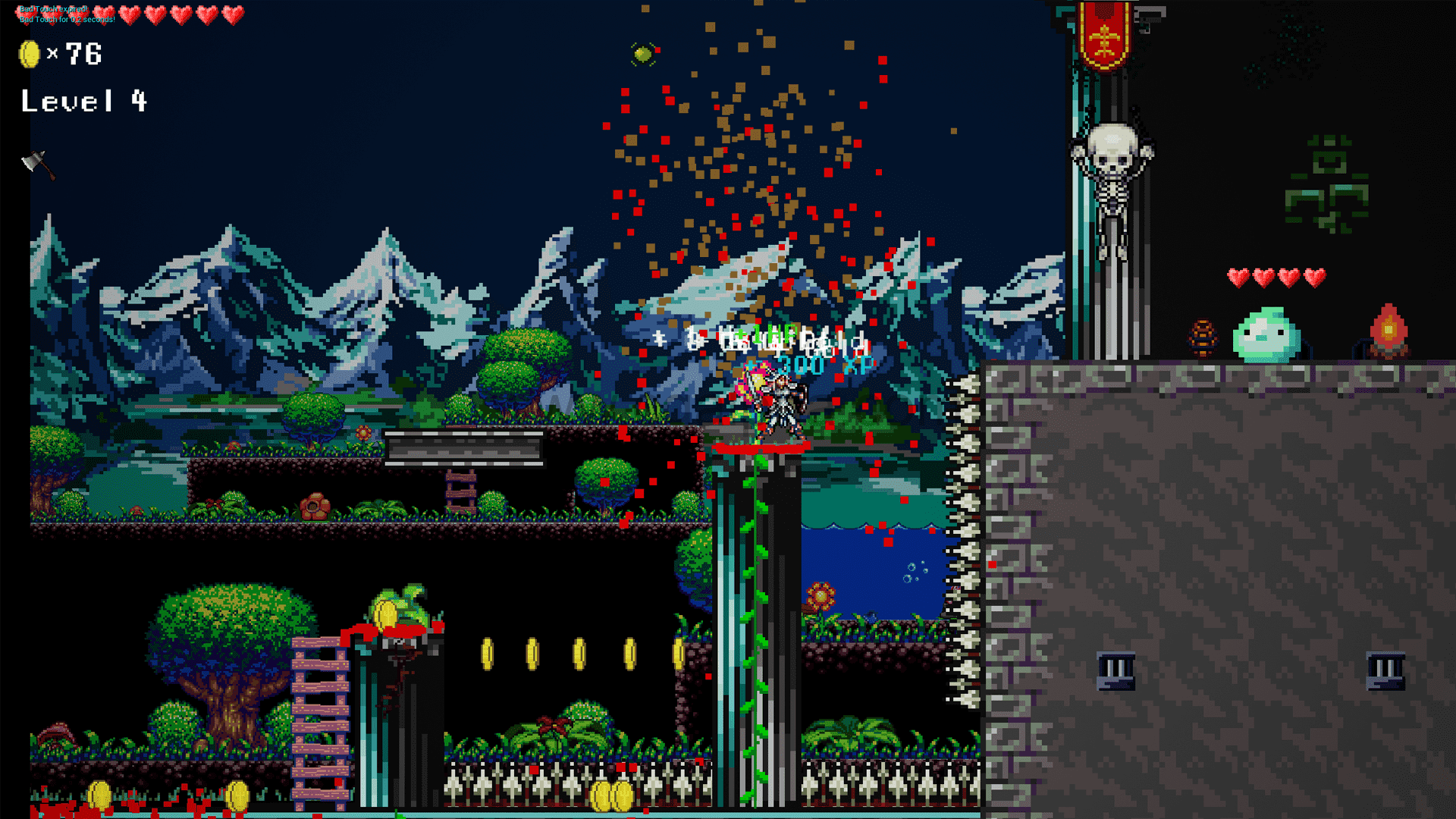Click the Bad Touch expired notification
The image size is (1456, 819).
(53, 9)
